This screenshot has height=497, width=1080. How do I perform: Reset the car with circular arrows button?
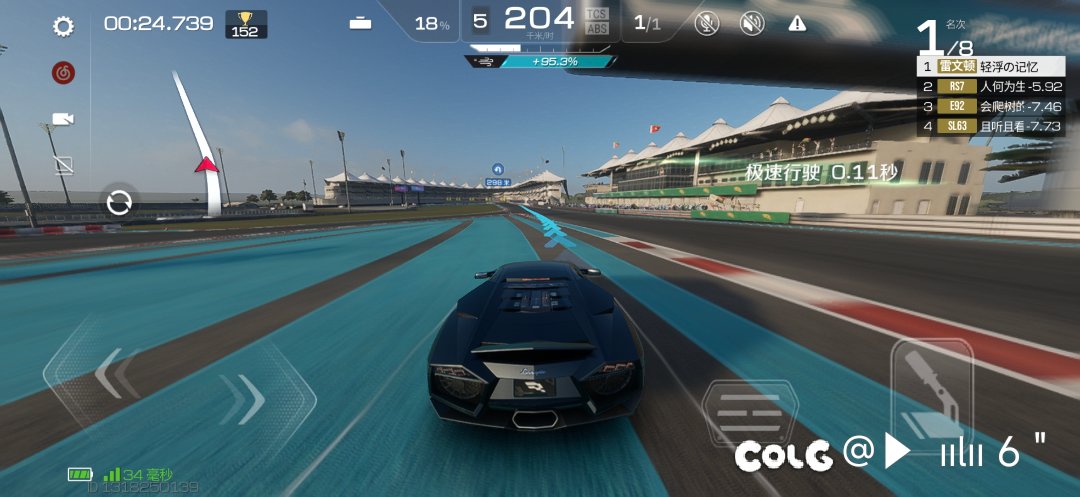pyautogui.click(x=120, y=204)
